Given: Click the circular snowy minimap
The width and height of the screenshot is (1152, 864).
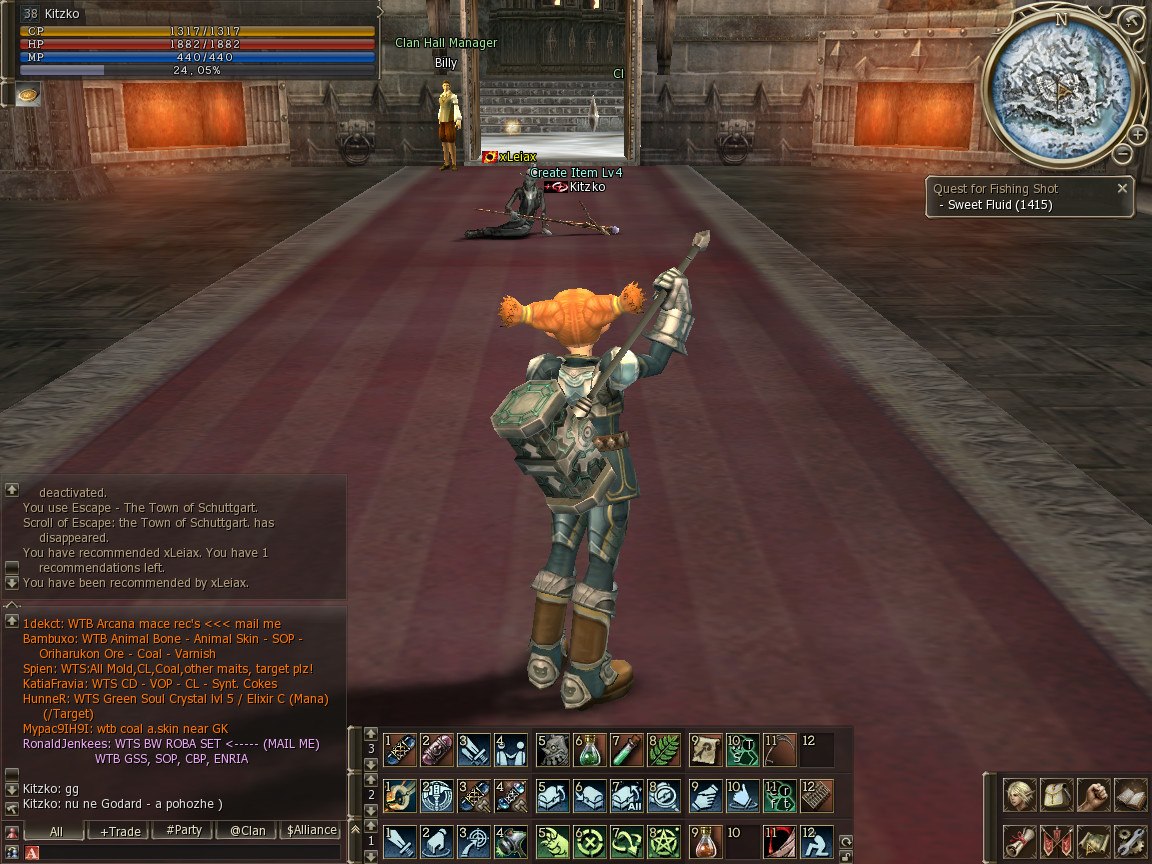Looking at the screenshot, I should coord(1059,90).
